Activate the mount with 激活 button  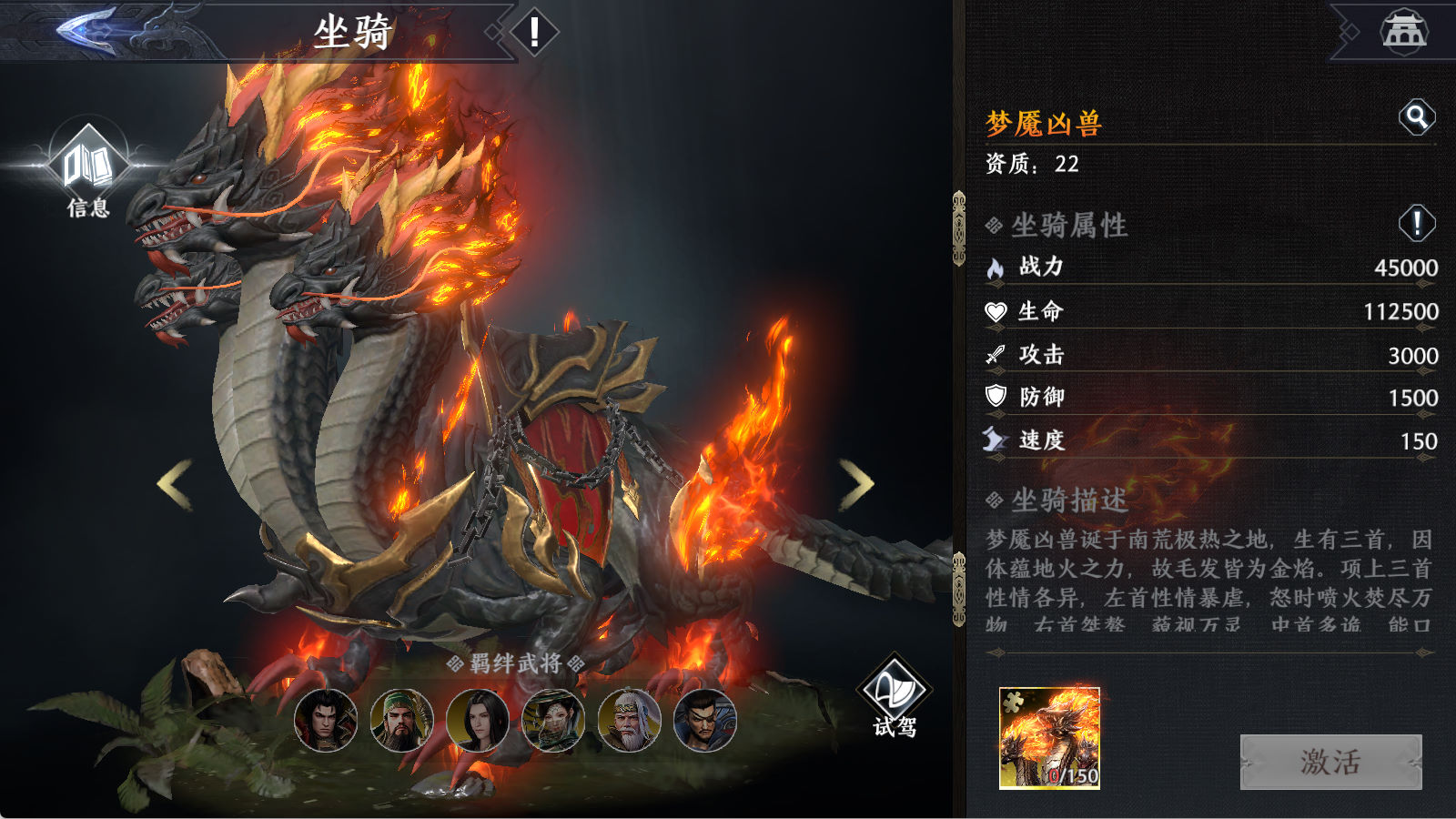tap(1330, 762)
